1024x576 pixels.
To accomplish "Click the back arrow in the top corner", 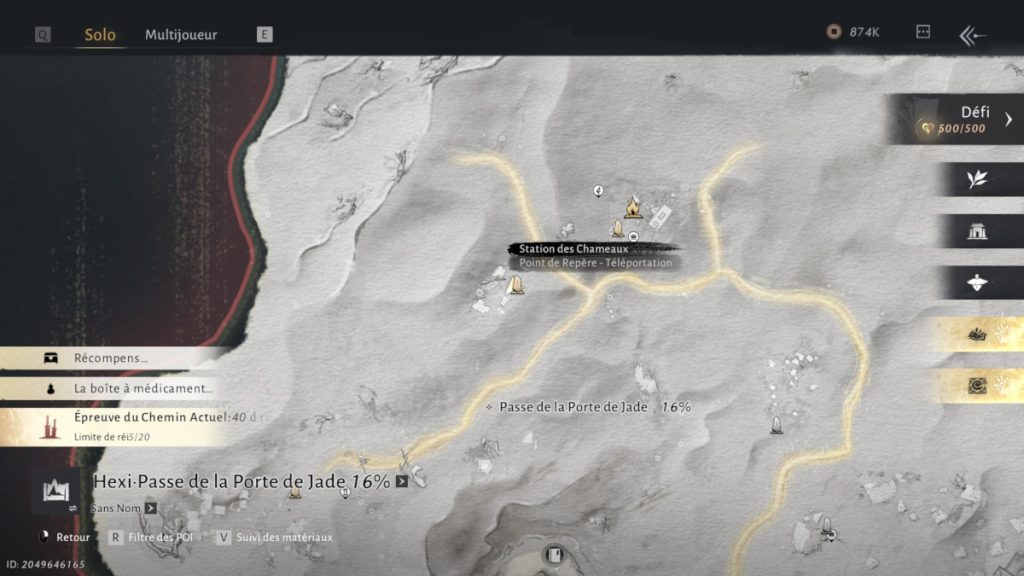I will [972, 36].
